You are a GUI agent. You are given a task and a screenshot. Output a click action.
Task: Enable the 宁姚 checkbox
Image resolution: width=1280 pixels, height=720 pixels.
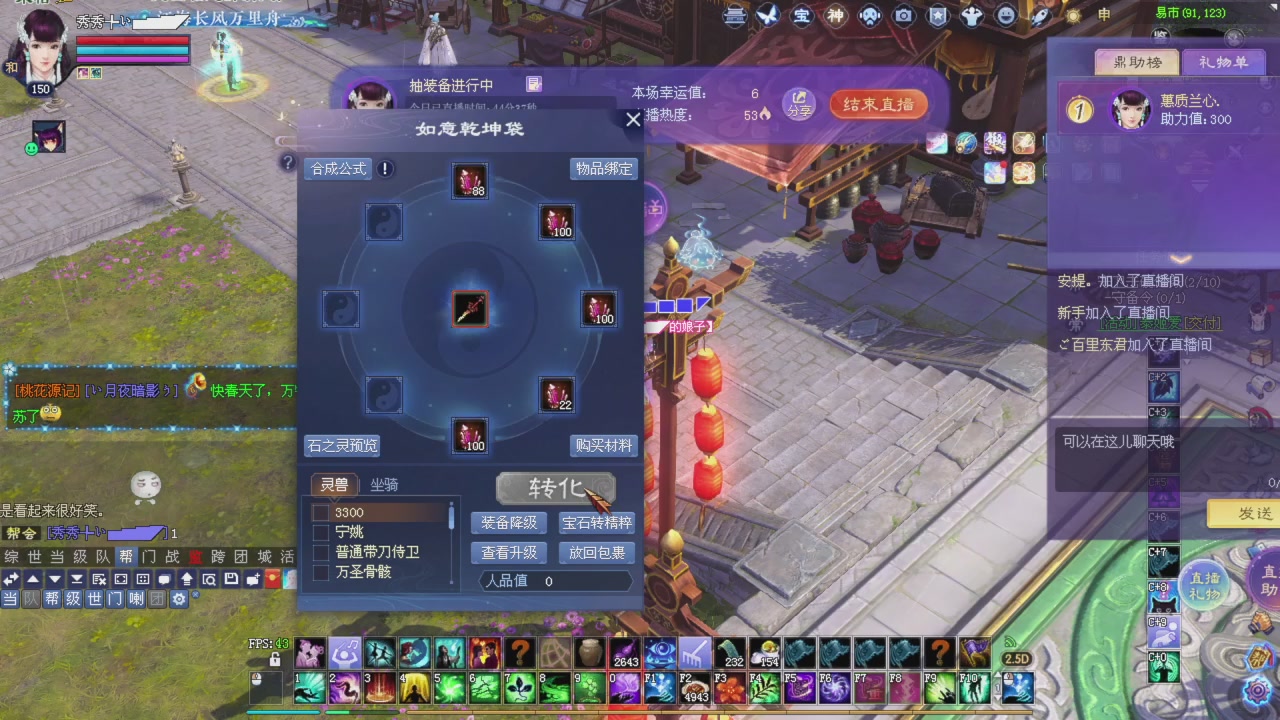tap(321, 532)
